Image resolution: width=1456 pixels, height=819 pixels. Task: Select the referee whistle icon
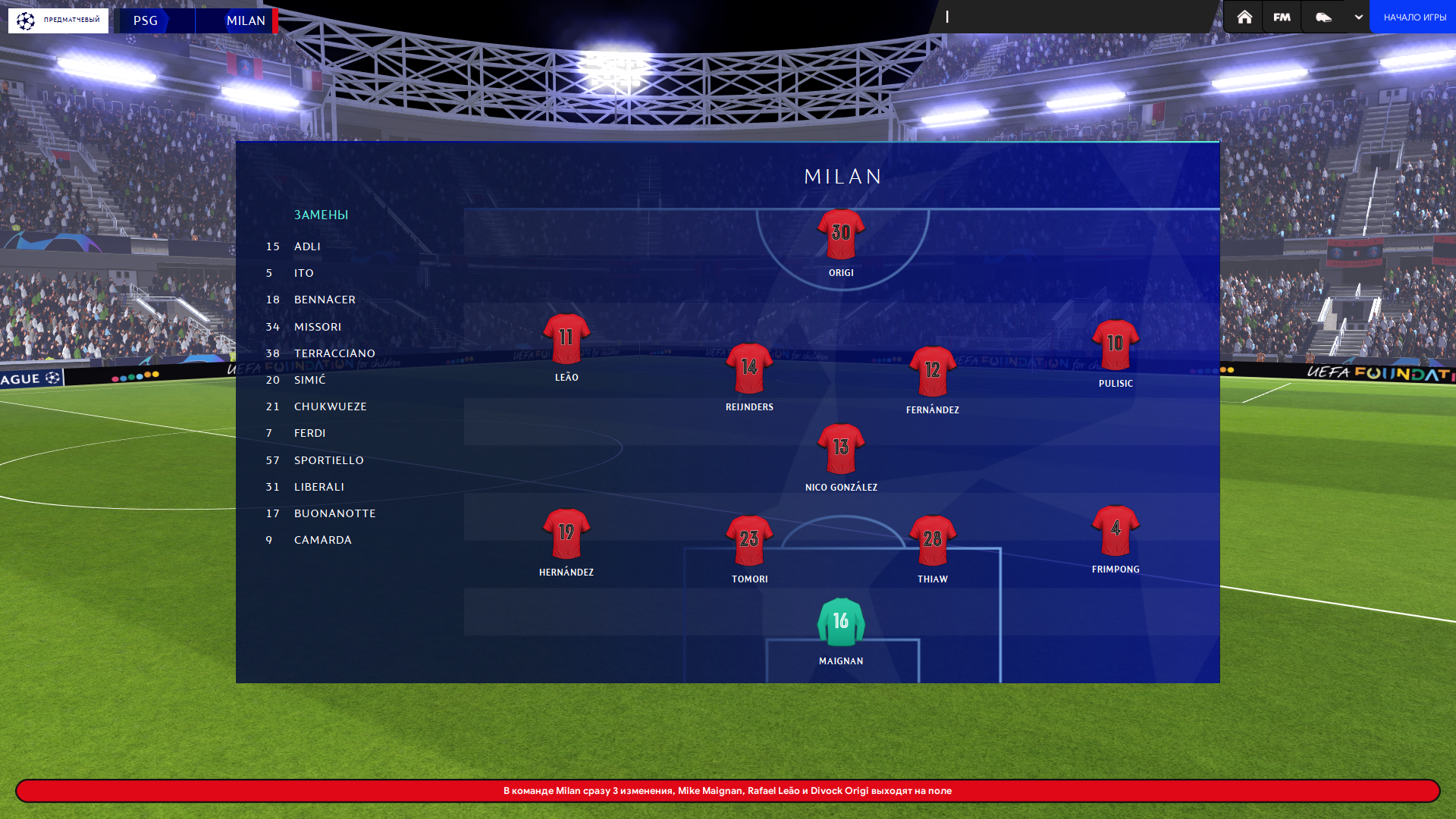coord(1323,17)
